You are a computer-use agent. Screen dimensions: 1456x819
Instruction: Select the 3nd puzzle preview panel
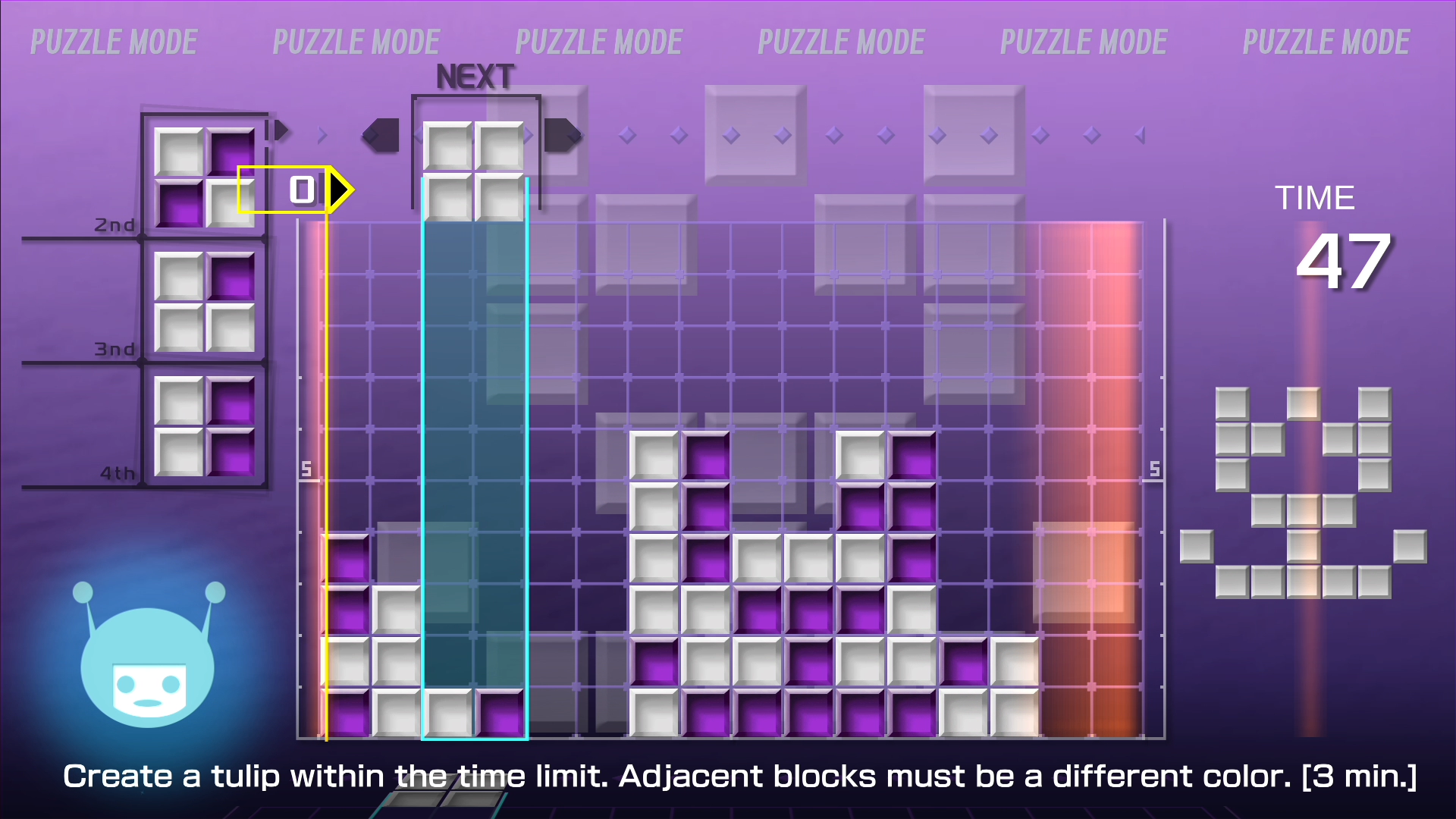[x=205, y=300]
